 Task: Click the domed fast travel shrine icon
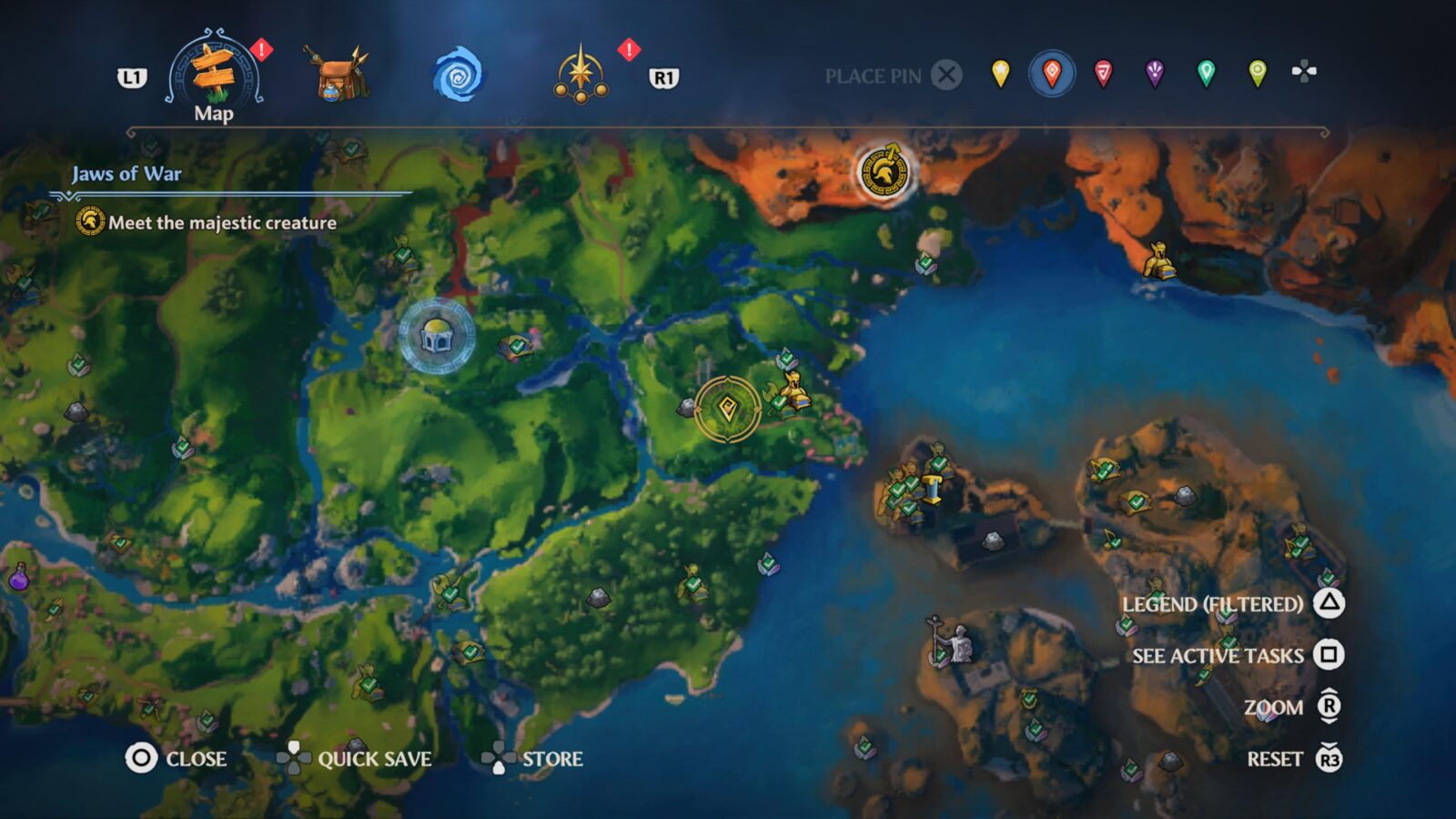point(437,336)
